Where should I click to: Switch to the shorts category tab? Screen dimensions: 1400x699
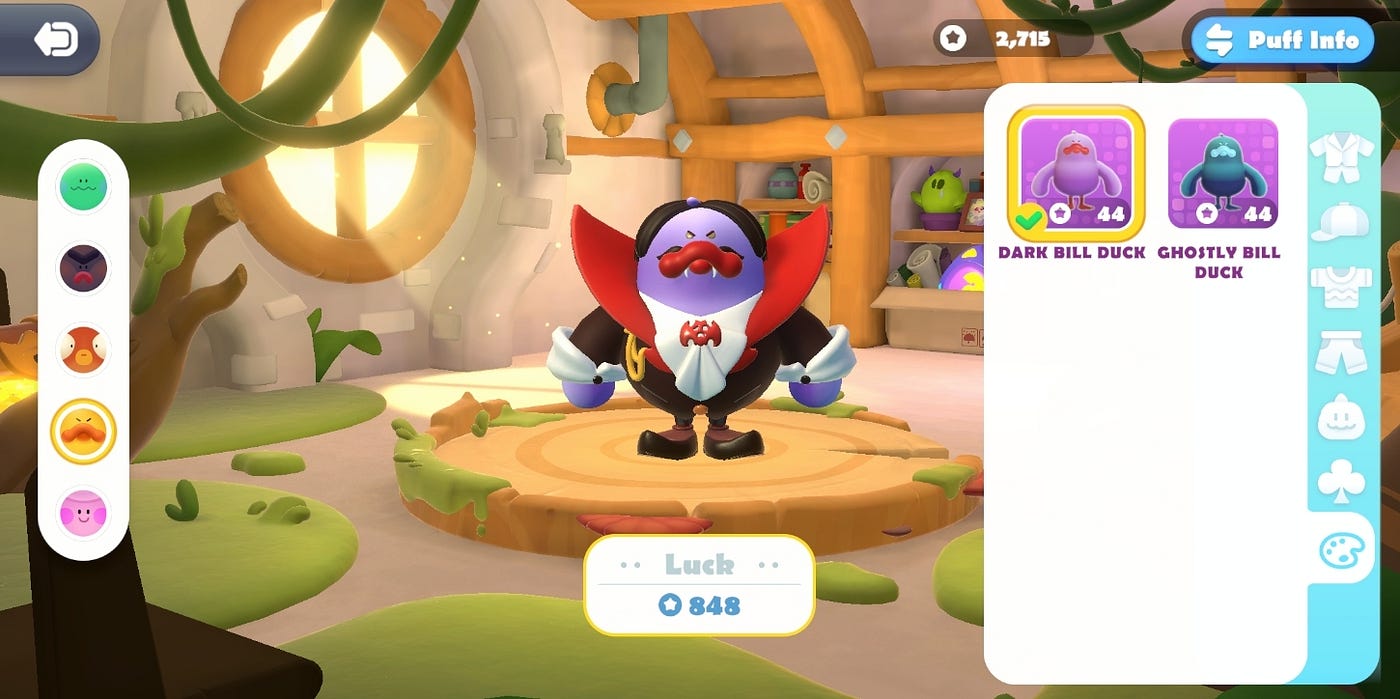pos(1341,352)
